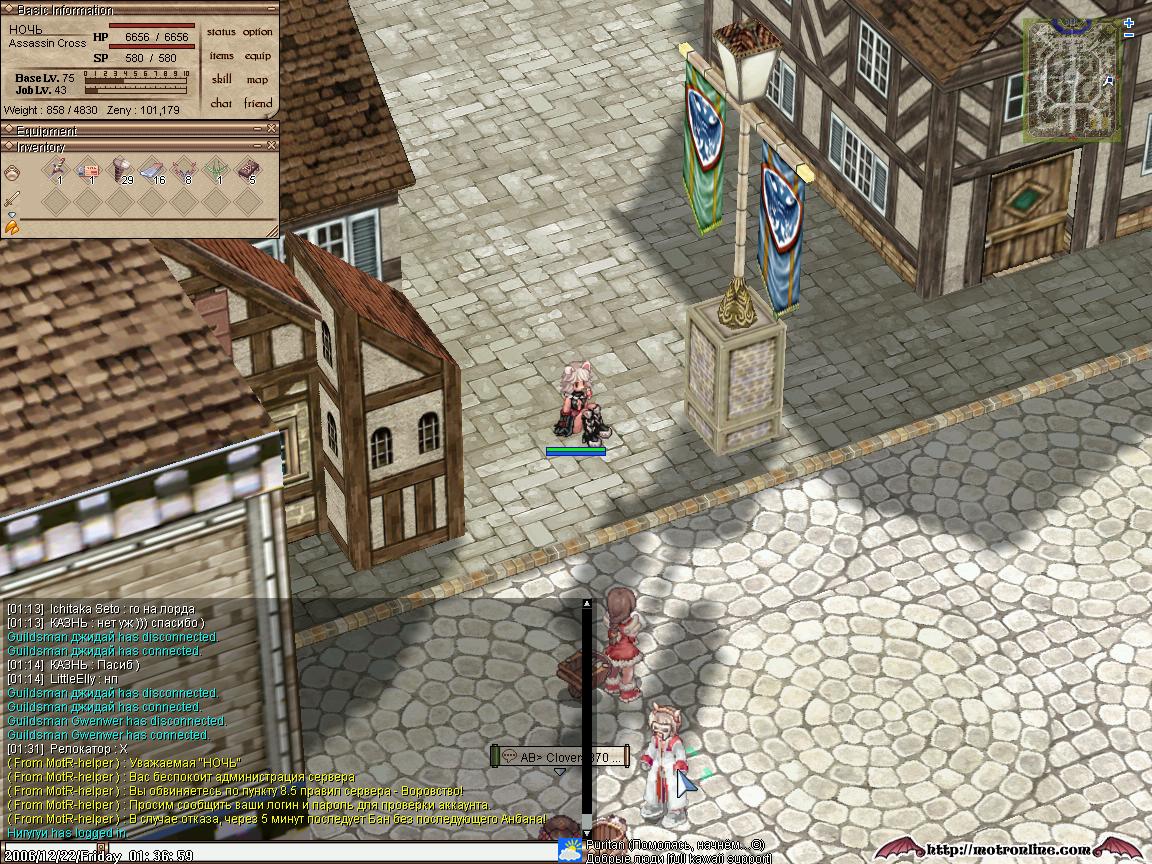This screenshot has width=1152, height=864.
Task: Open the chat button in Basic Information
Action: tap(221, 103)
